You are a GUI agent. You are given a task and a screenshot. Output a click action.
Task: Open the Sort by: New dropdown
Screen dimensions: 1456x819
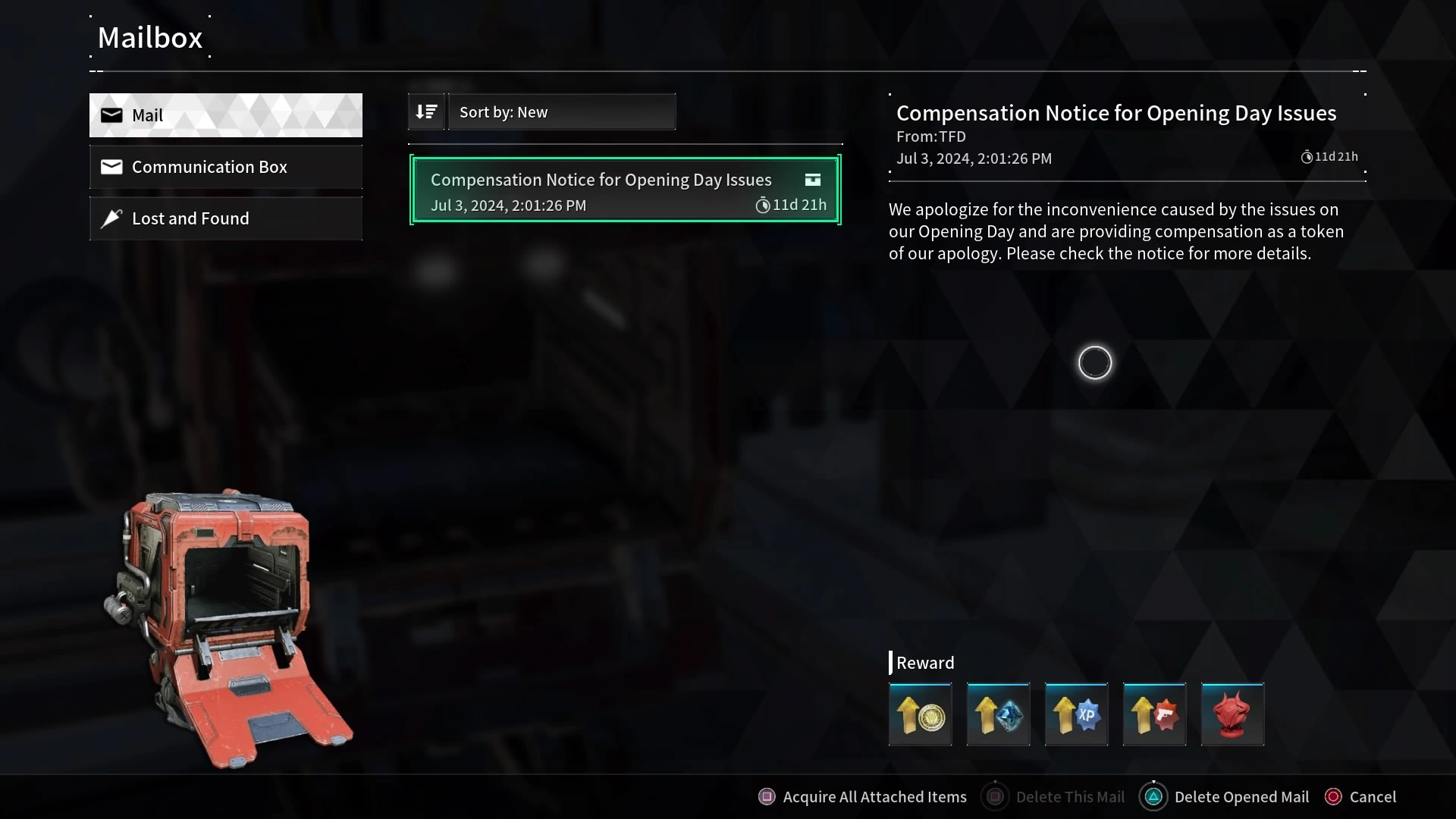pos(561,112)
